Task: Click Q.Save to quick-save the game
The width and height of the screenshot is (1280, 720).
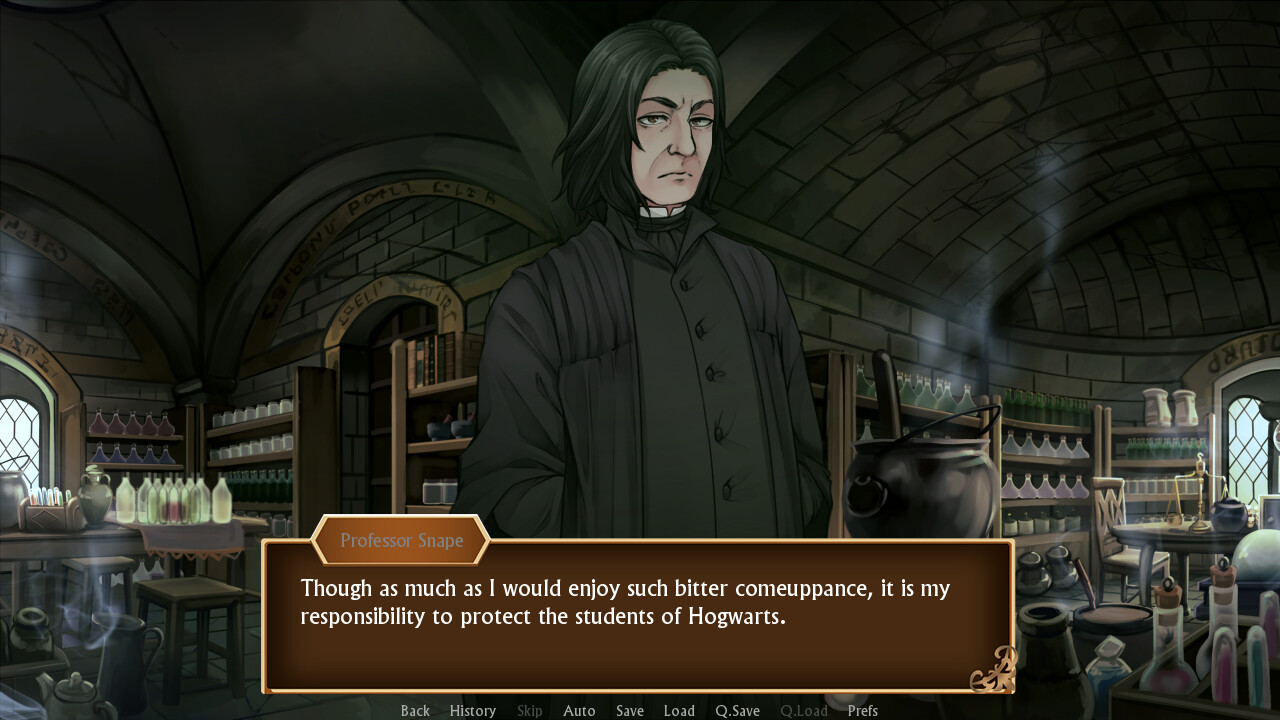Action: coord(737,710)
